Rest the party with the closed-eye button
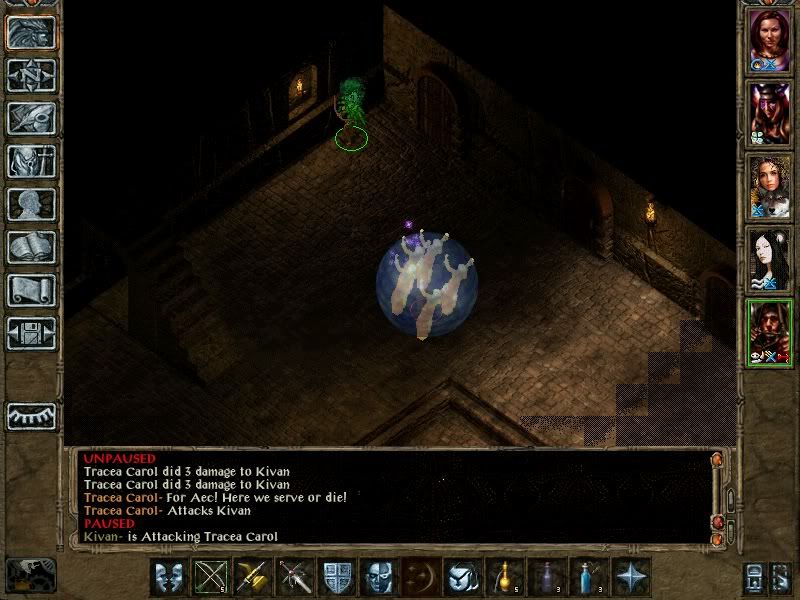 (x=31, y=413)
